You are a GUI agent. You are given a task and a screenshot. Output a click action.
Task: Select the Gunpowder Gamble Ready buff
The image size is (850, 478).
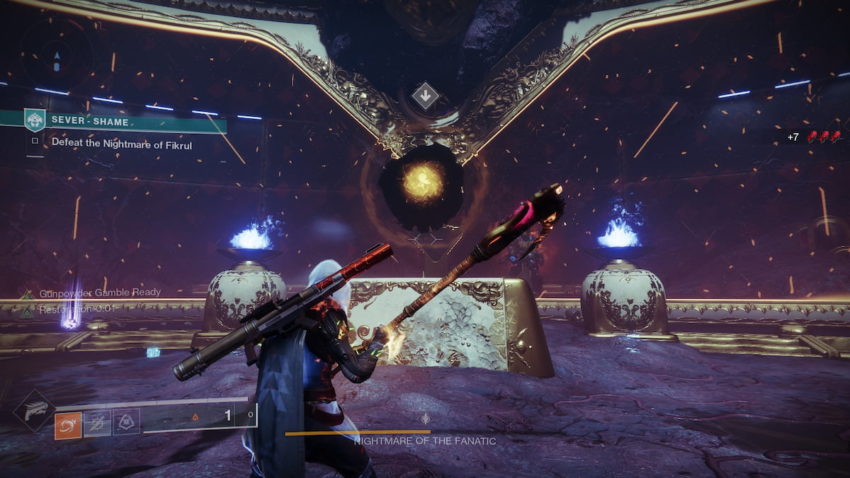pos(95,294)
